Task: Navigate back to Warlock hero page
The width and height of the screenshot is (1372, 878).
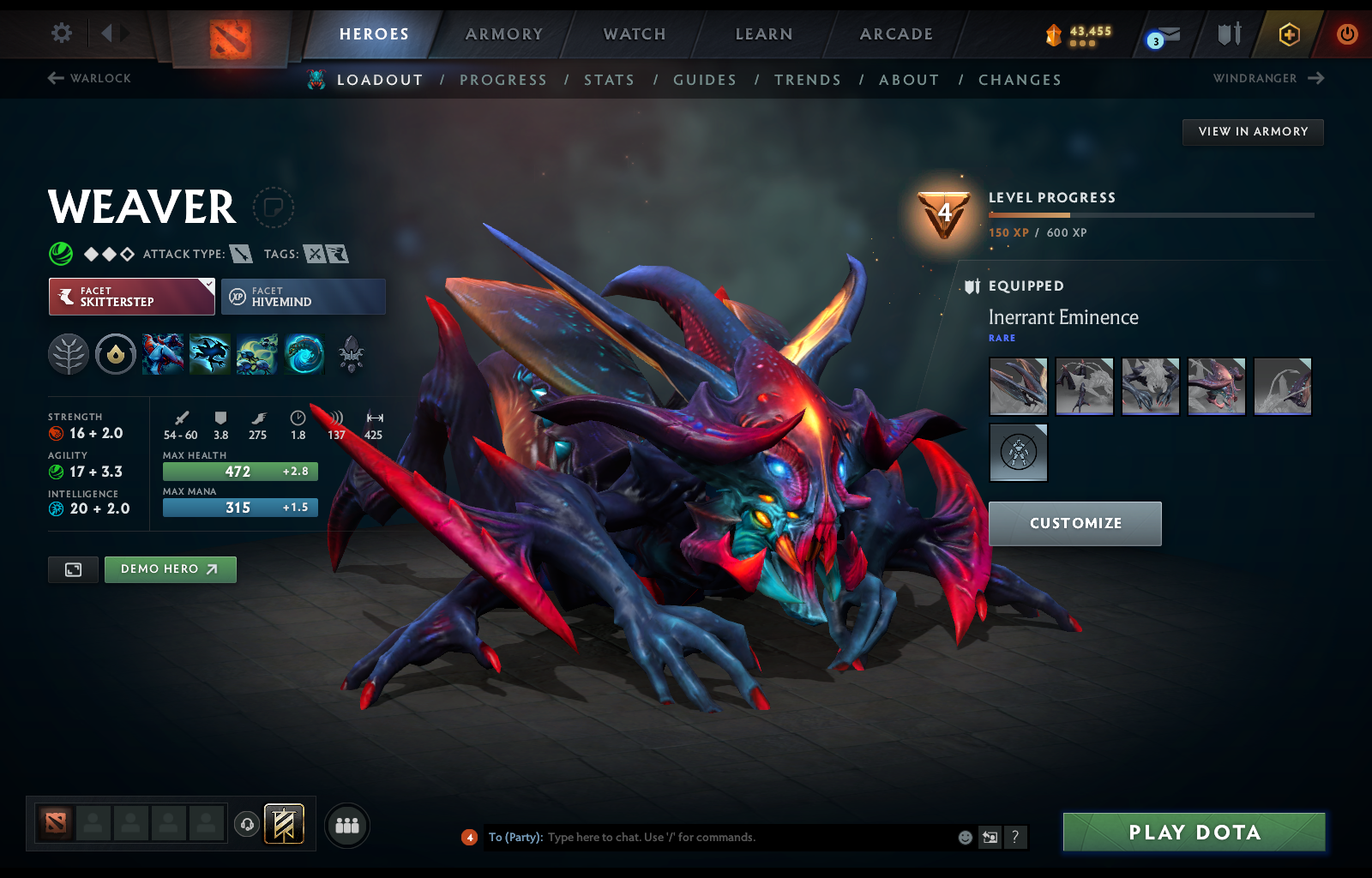Action: (88, 78)
